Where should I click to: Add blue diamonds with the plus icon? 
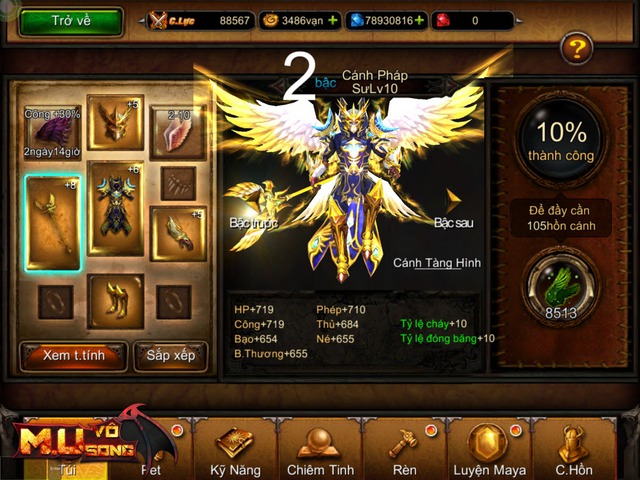[x=418, y=20]
